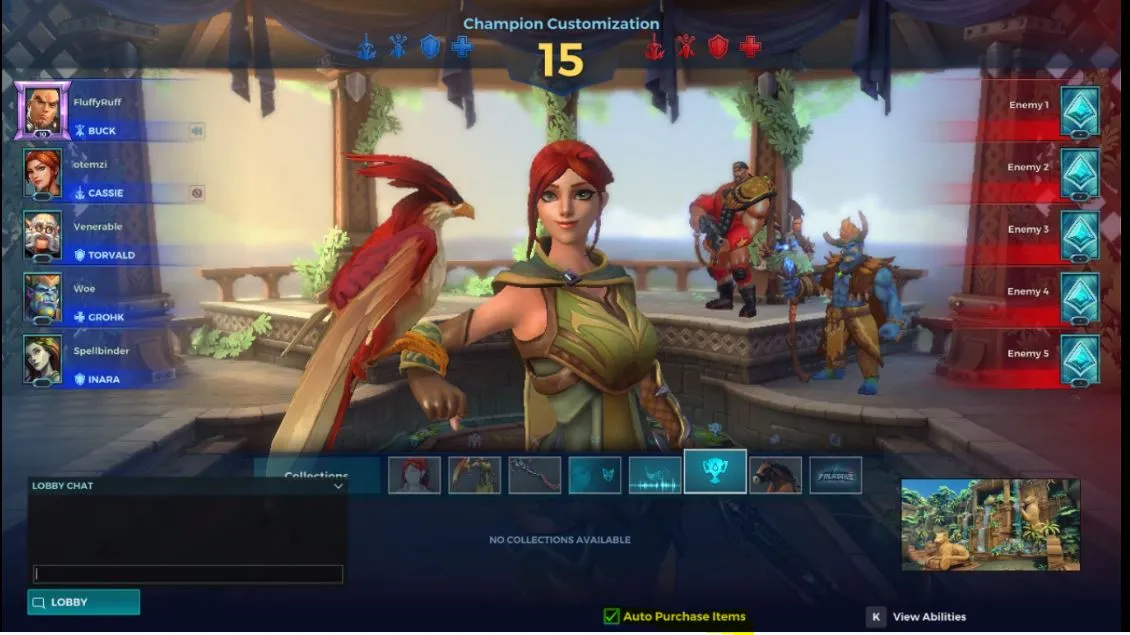Click the jungle map preview thumbnail
1130x635 pixels.
pyautogui.click(x=990, y=524)
